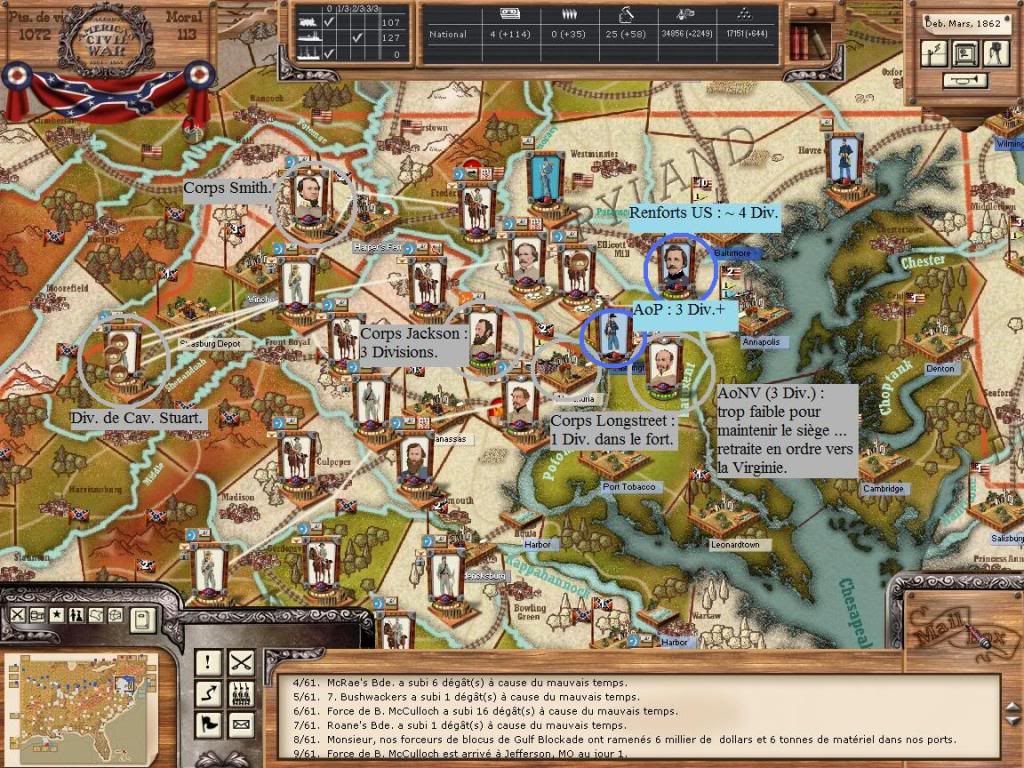1024x768 pixels.
Task: Click the camera on tripod button
Action: point(996,53)
